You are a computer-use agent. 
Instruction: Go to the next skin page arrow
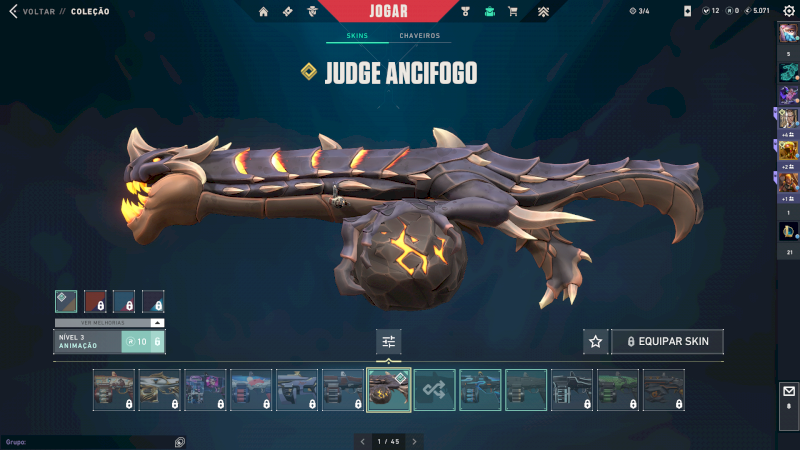[x=415, y=441]
